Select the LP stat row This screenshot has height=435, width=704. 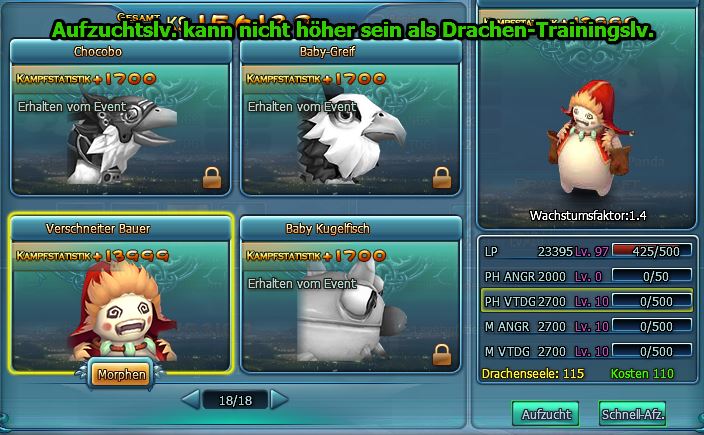pos(587,250)
